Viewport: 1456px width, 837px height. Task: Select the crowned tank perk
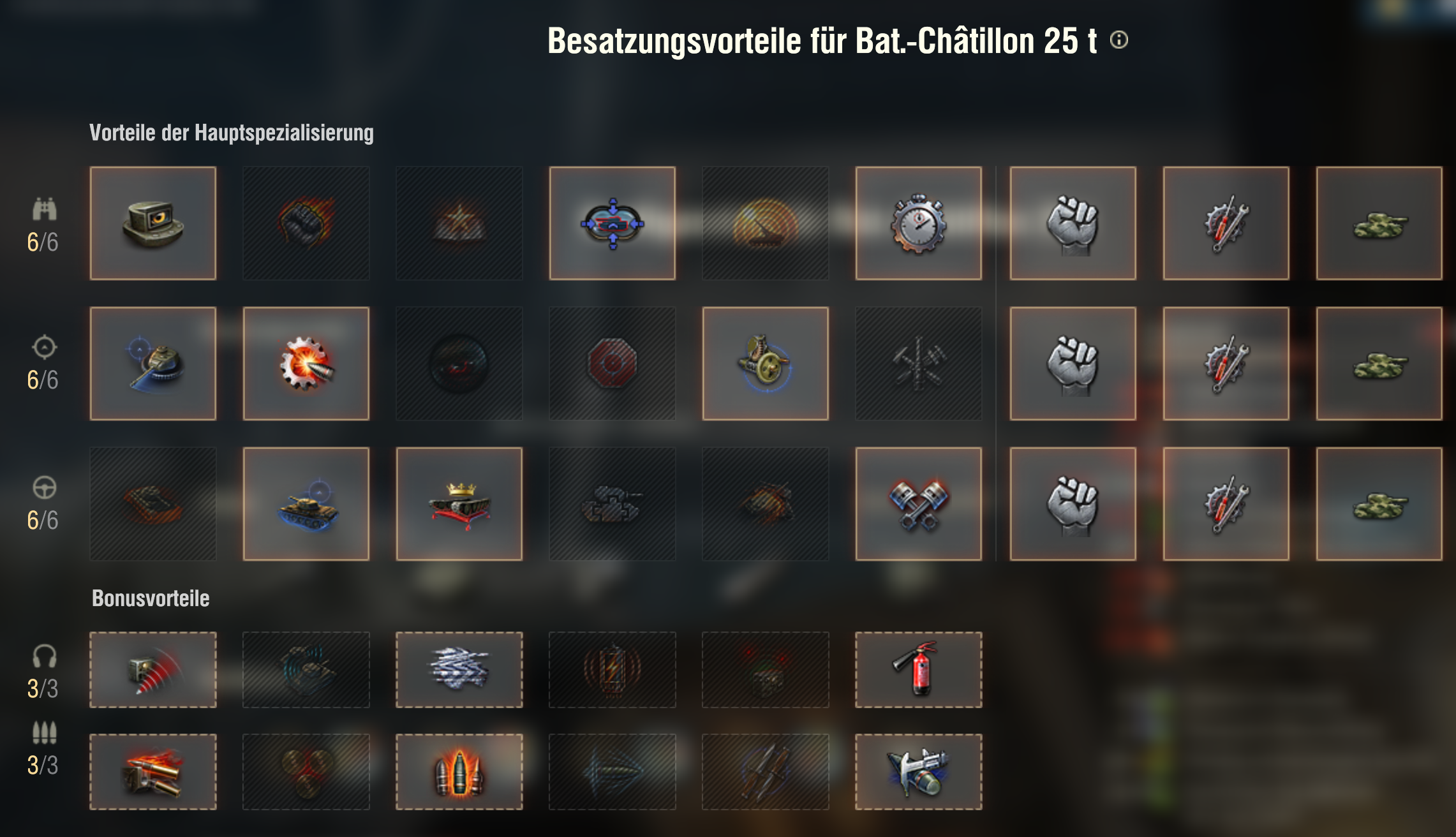pyautogui.click(x=459, y=504)
